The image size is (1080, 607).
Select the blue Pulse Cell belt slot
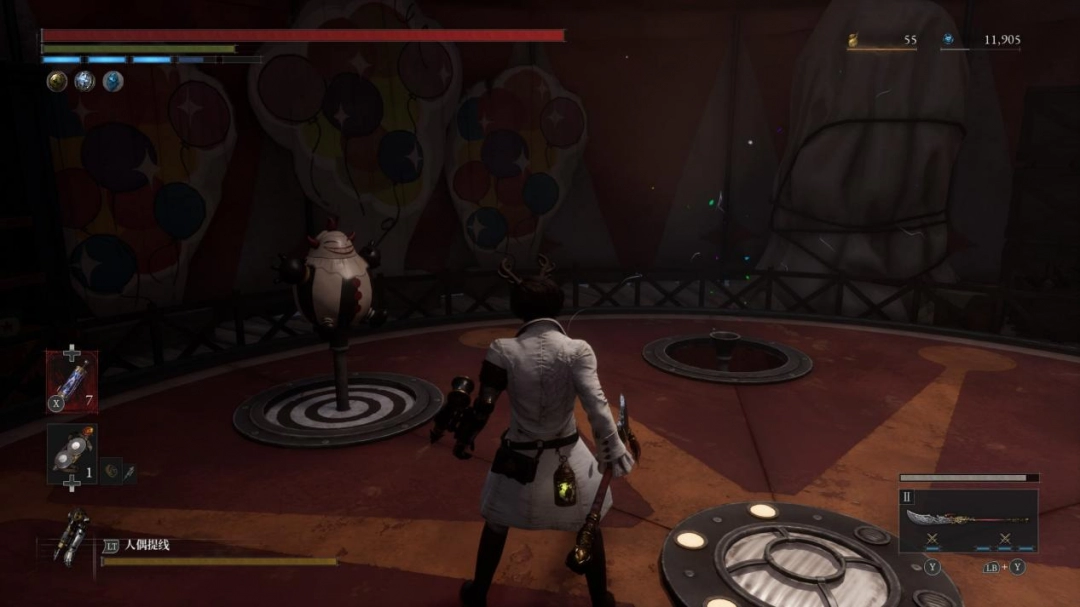[x=72, y=382]
